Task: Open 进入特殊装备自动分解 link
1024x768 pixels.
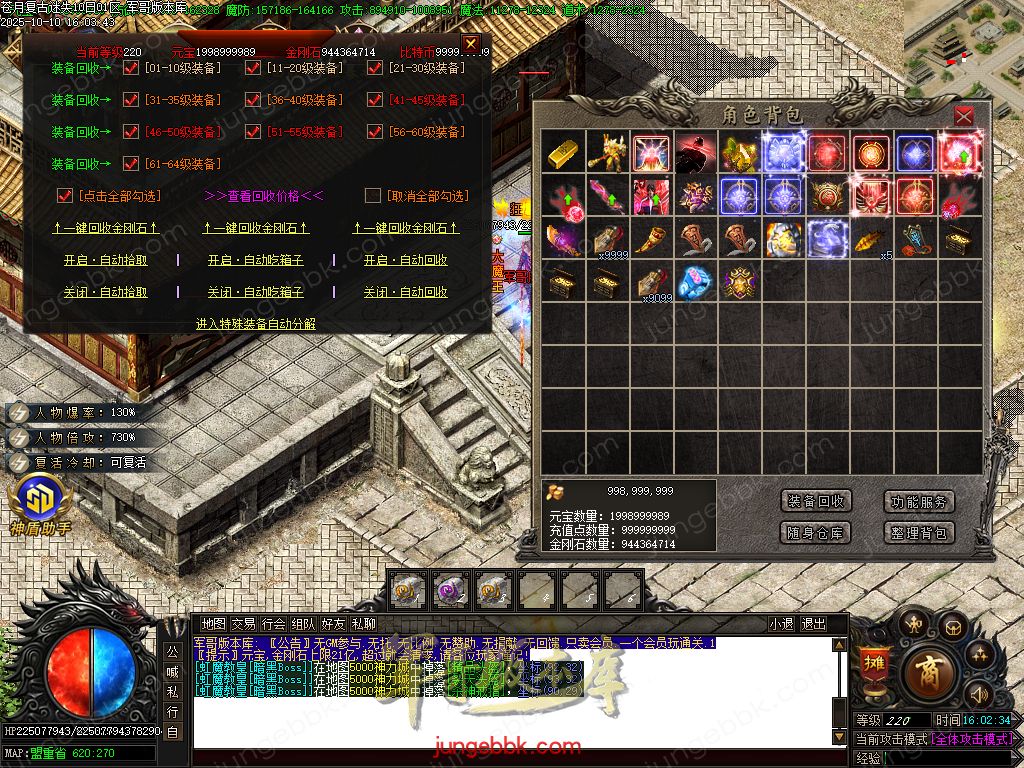Action: (x=255, y=324)
